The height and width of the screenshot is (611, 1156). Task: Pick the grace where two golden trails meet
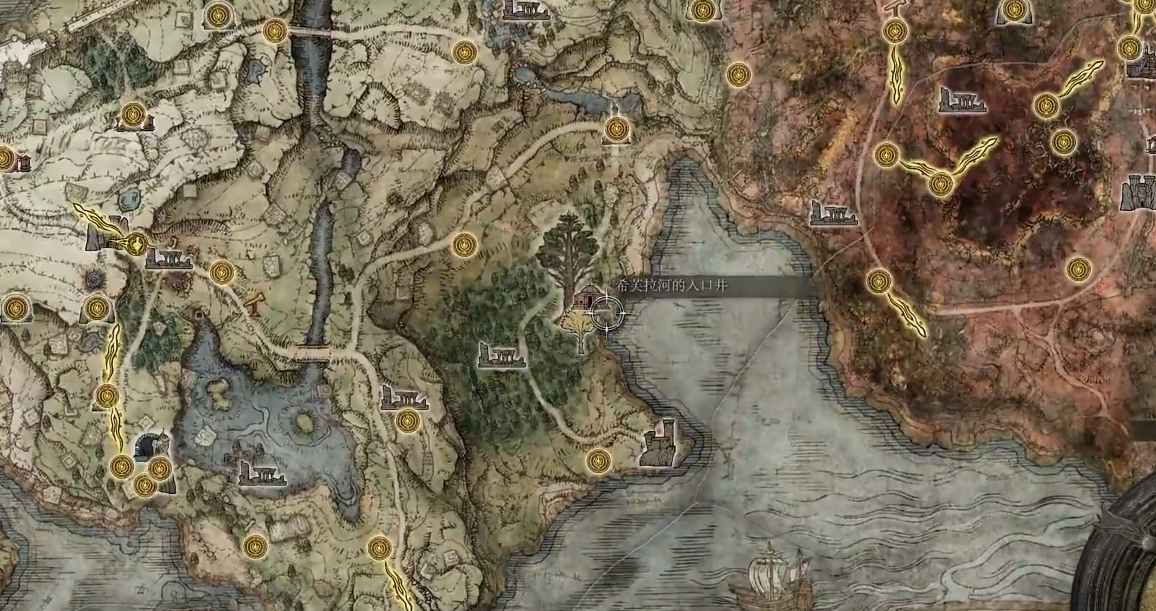pyautogui.click(x=940, y=184)
